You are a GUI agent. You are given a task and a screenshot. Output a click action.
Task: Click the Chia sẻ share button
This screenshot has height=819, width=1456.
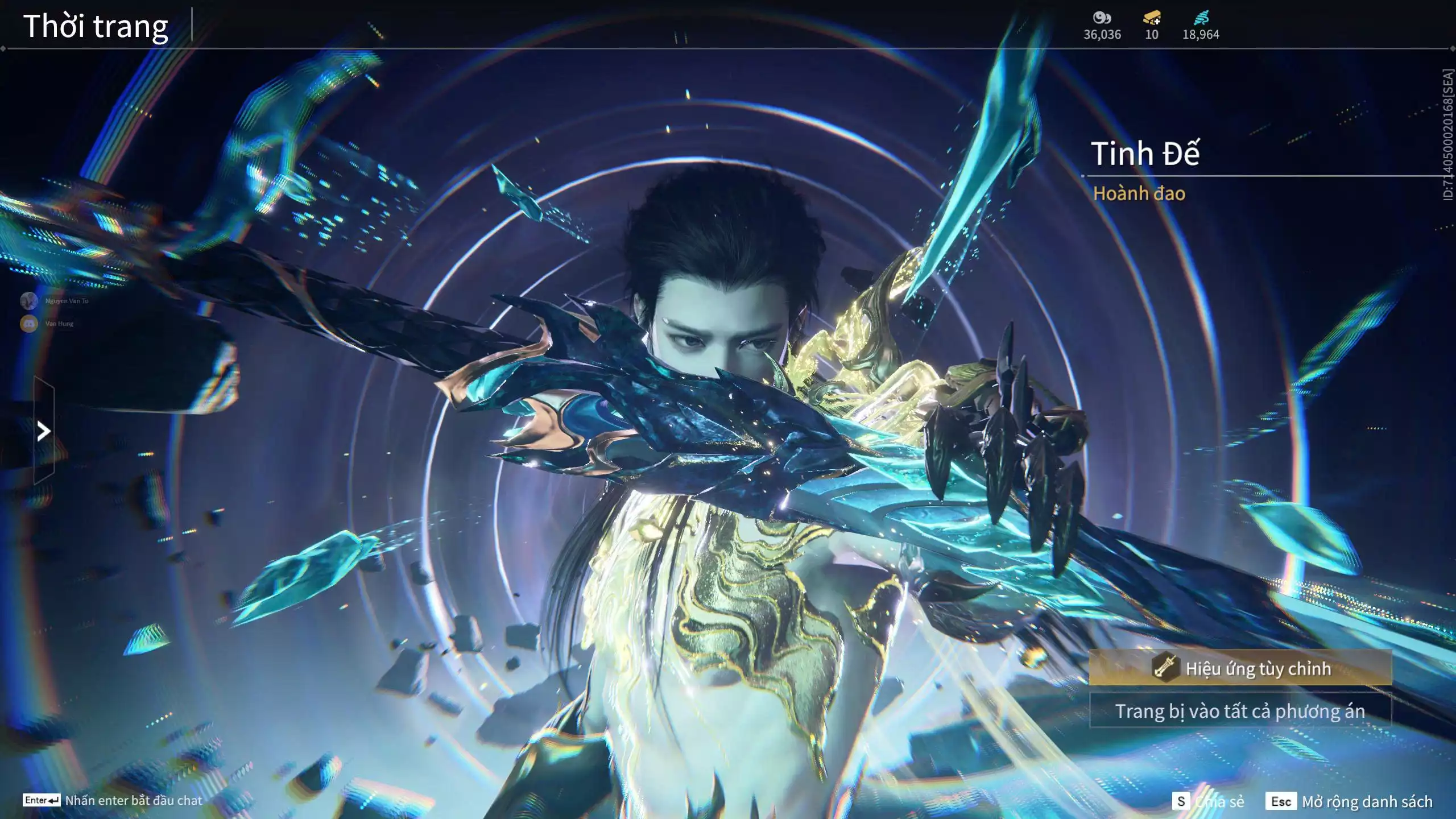[1209, 801]
